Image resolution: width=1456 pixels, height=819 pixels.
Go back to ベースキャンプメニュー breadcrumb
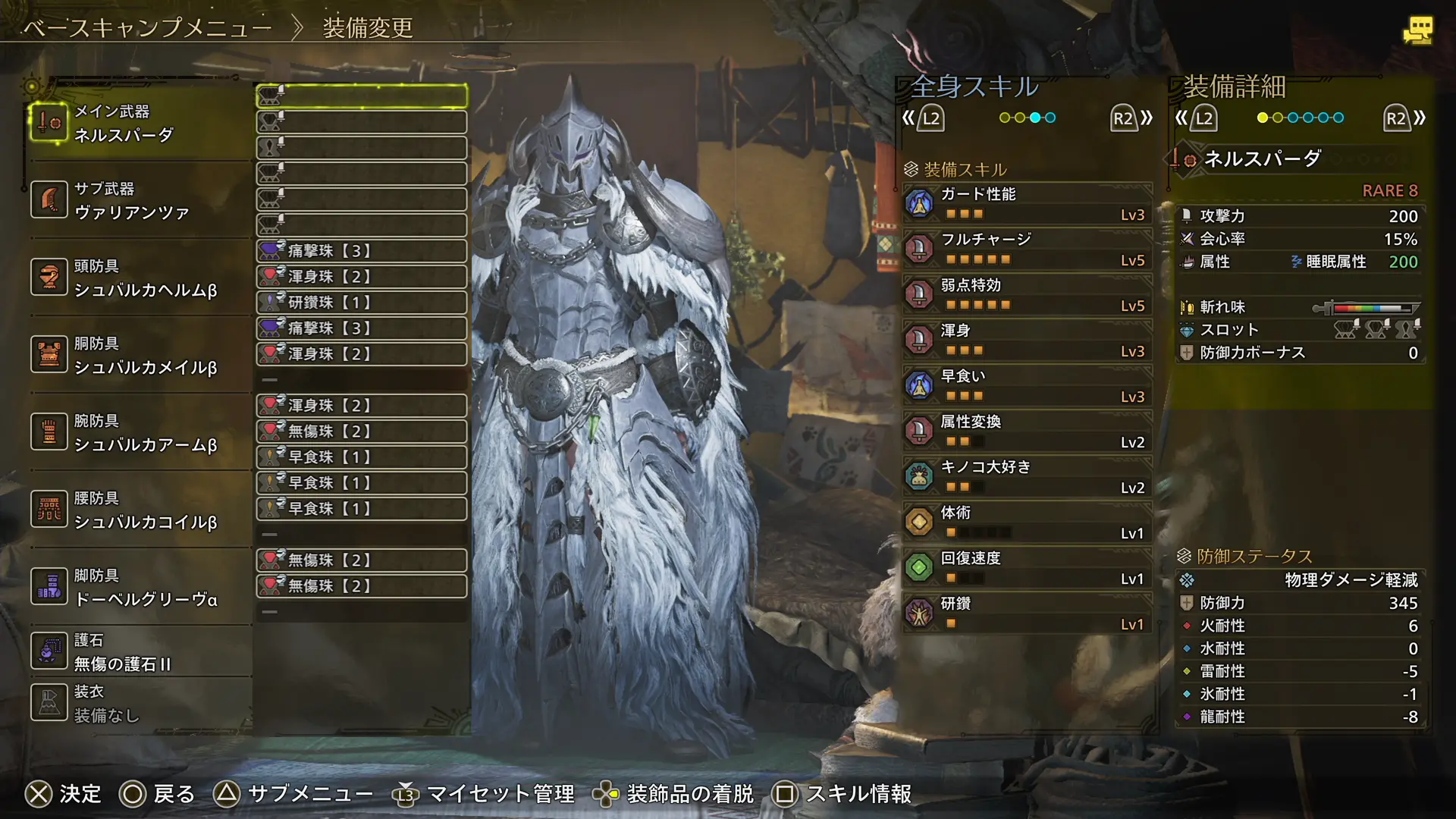tap(147, 28)
